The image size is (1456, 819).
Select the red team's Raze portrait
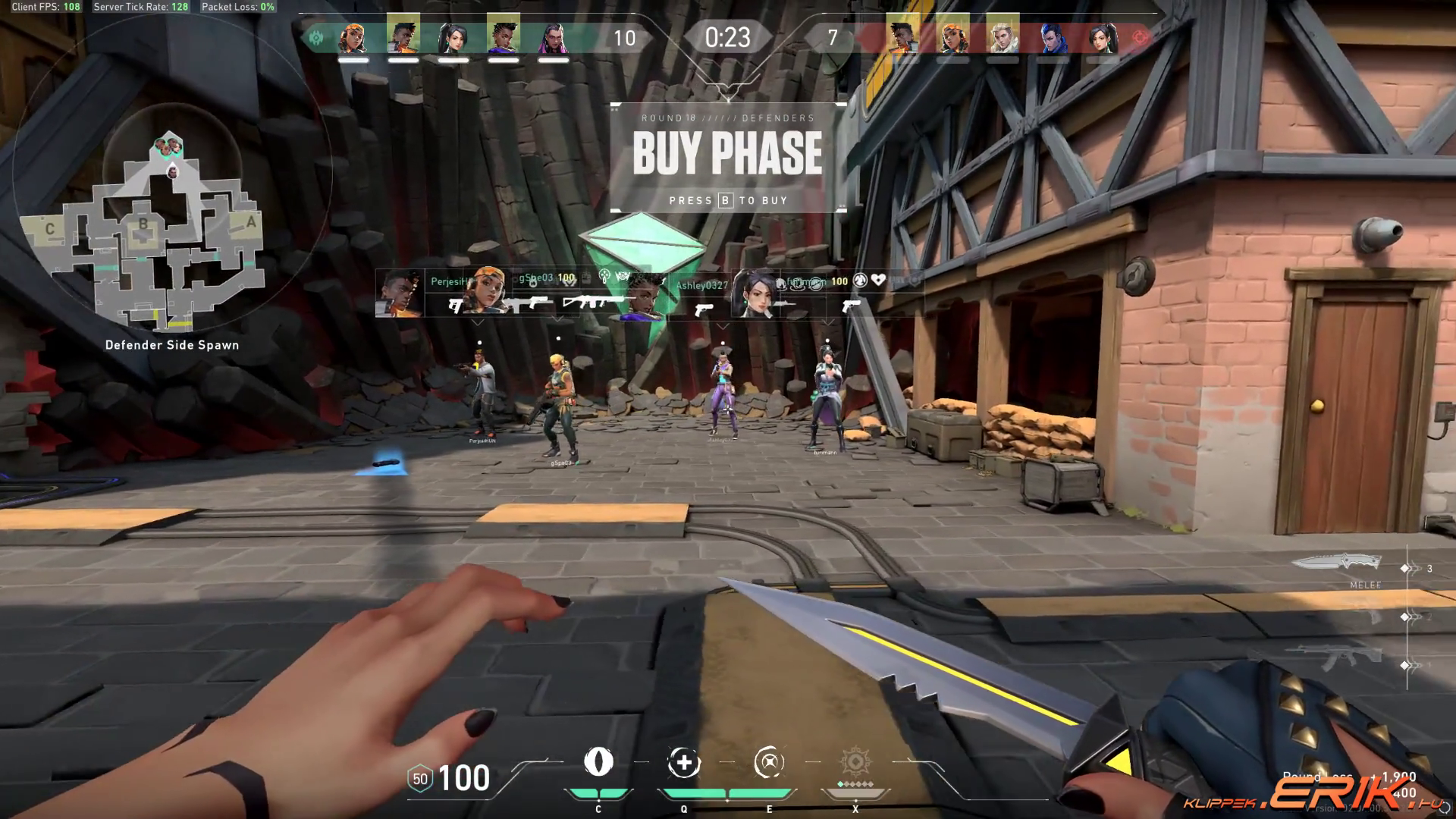point(952,36)
